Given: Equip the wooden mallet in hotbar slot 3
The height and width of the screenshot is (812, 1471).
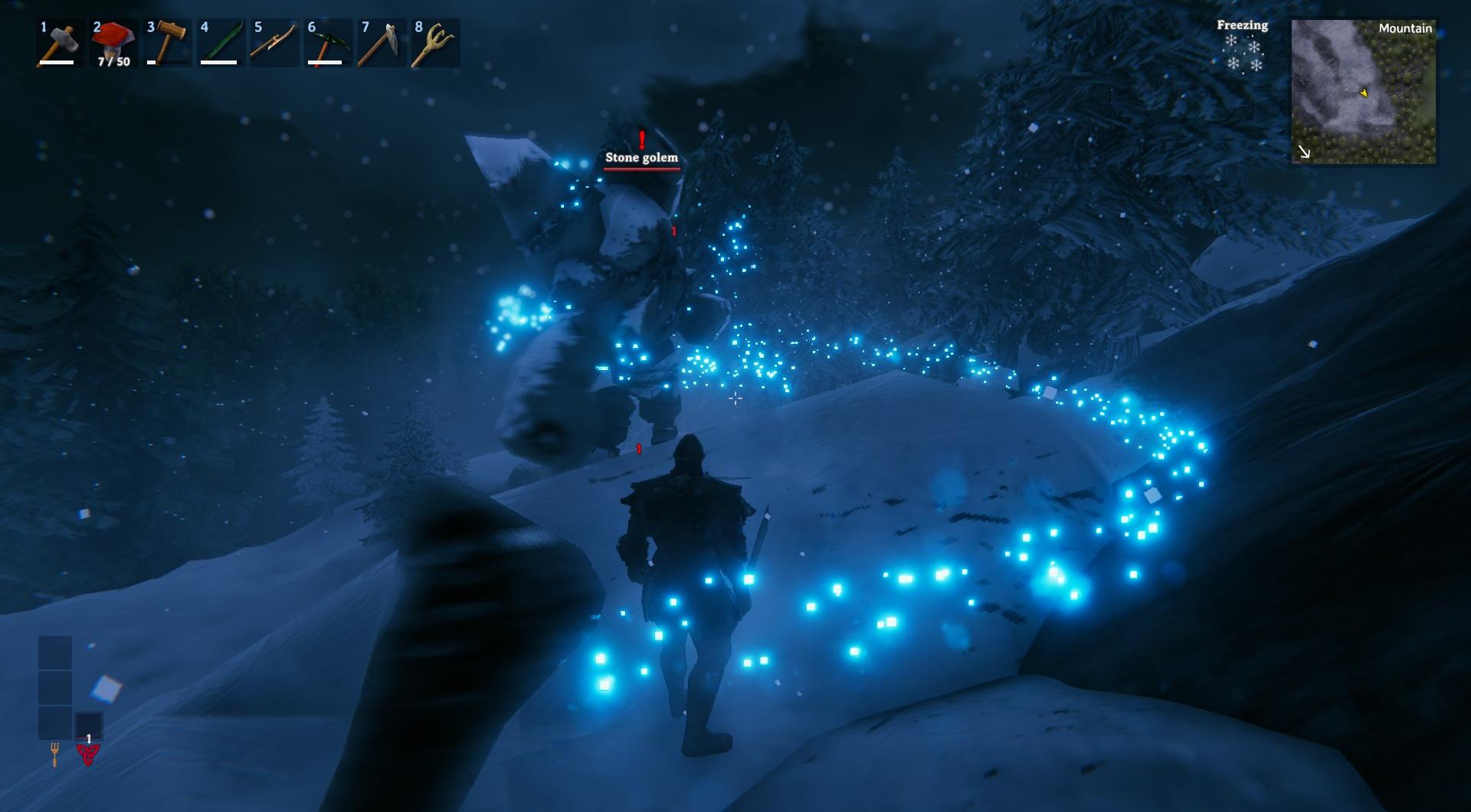Looking at the screenshot, I should point(167,44).
